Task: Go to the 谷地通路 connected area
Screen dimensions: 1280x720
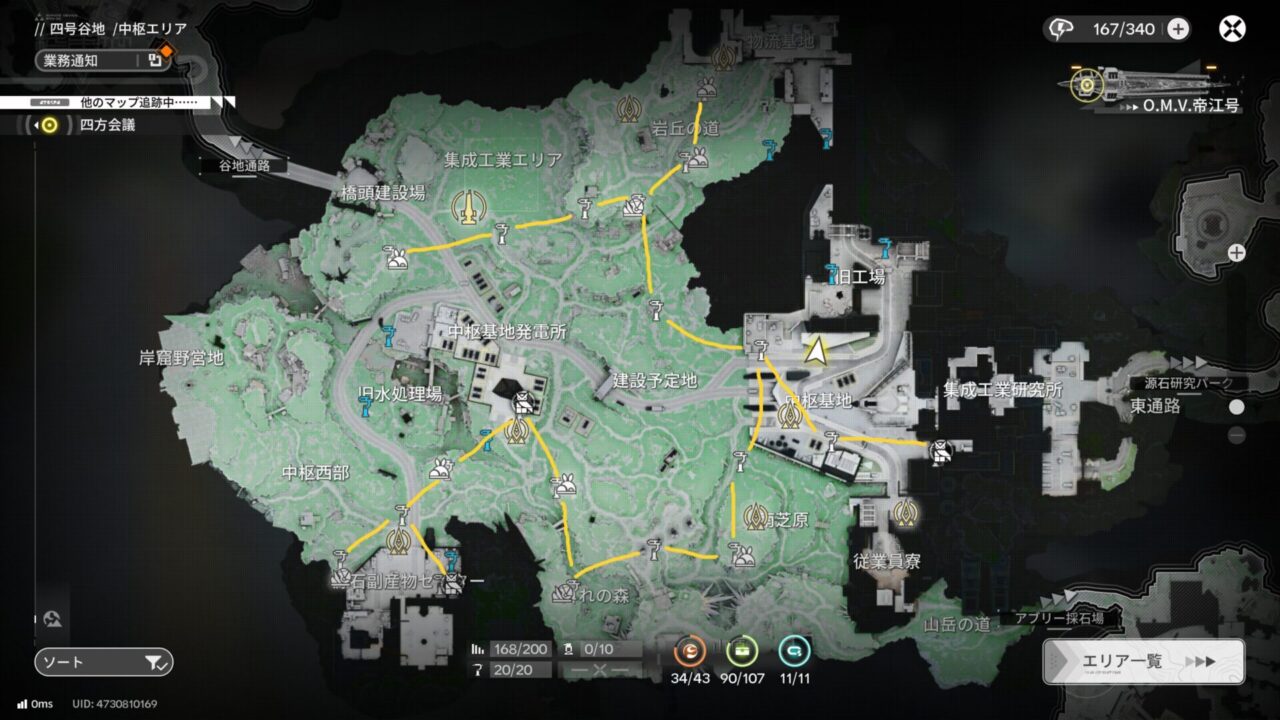Action: click(x=244, y=166)
